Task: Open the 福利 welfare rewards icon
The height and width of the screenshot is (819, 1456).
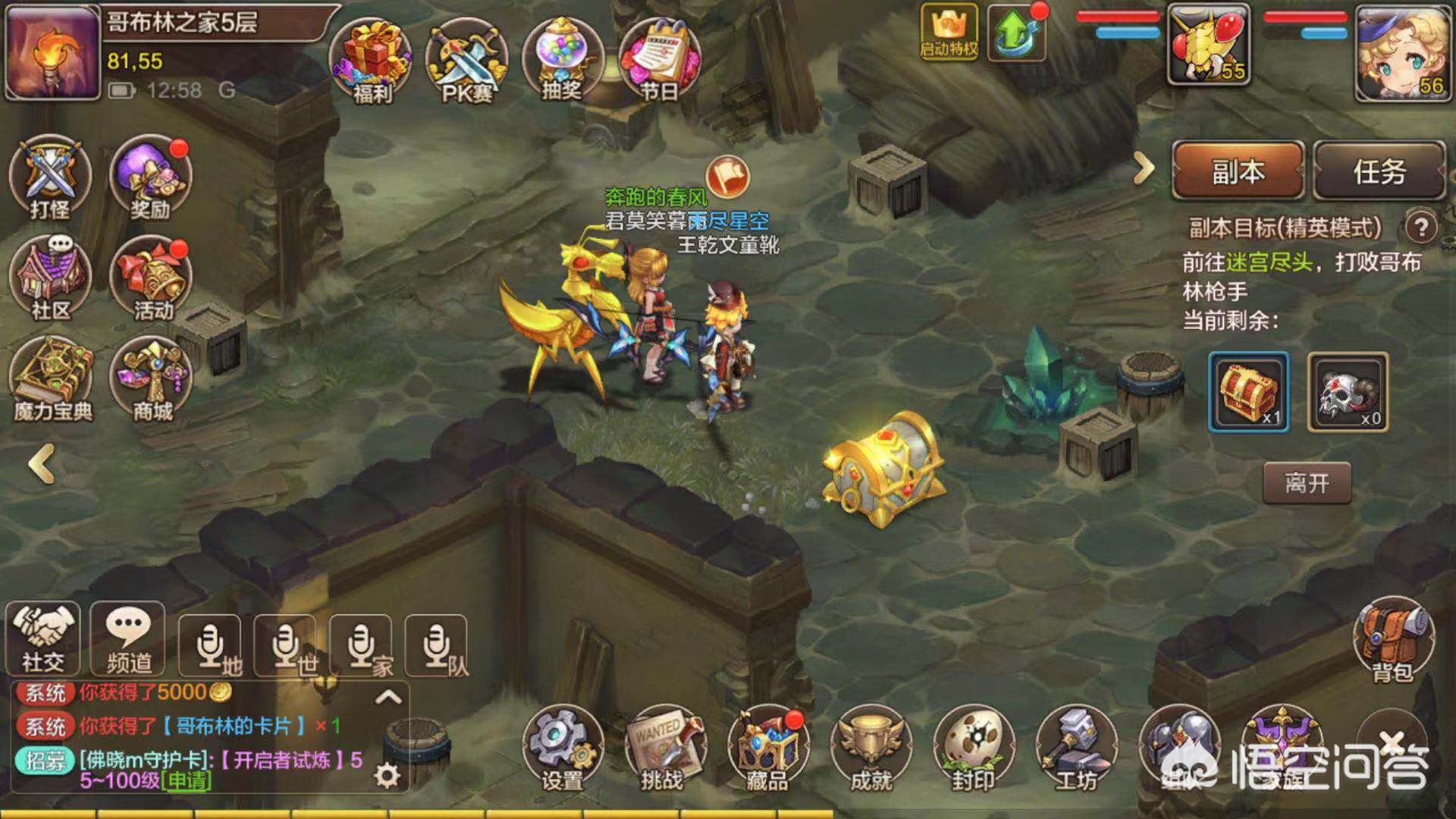Action: [x=371, y=57]
